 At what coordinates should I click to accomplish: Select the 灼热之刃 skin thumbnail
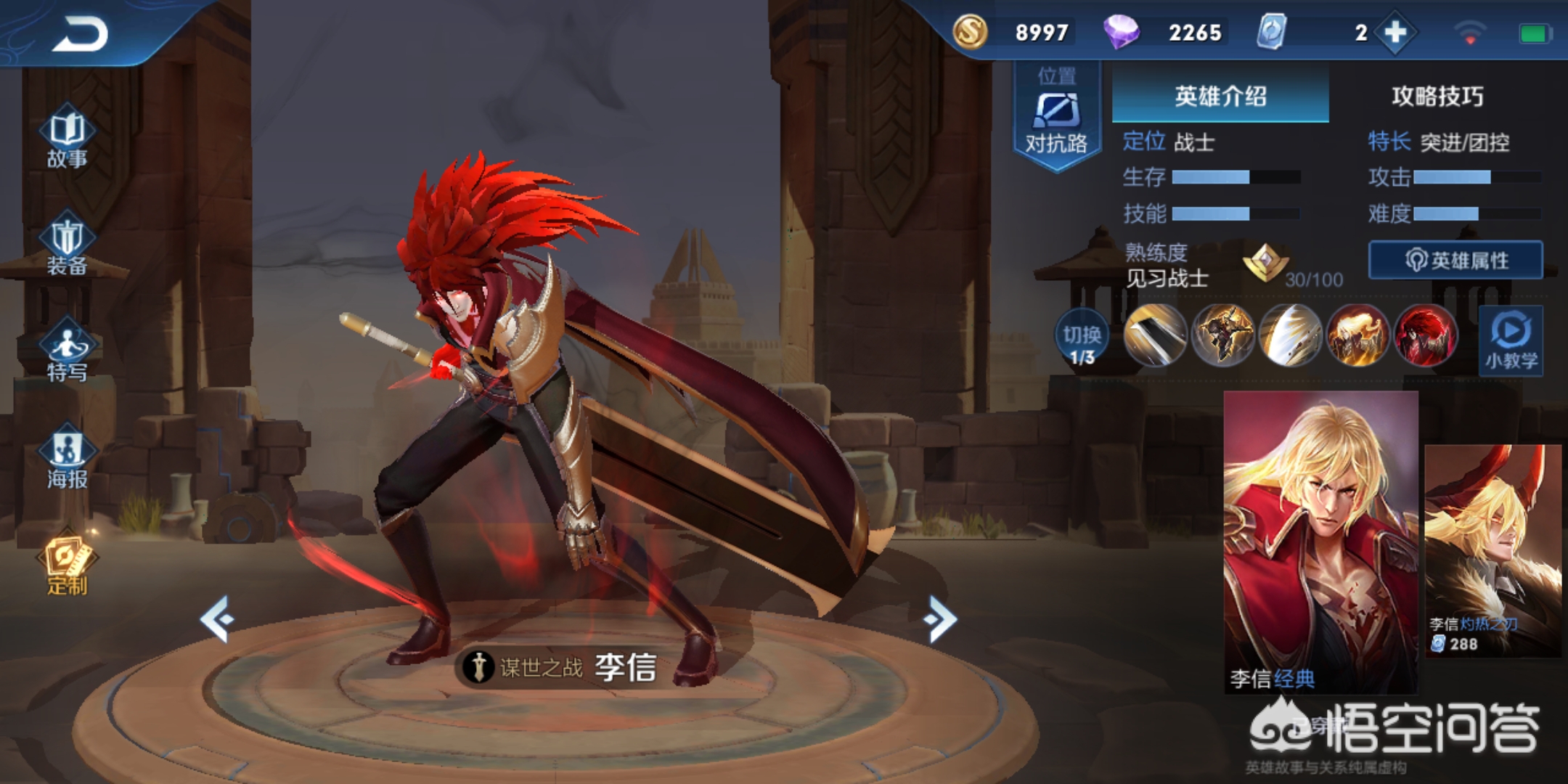pos(1493,550)
